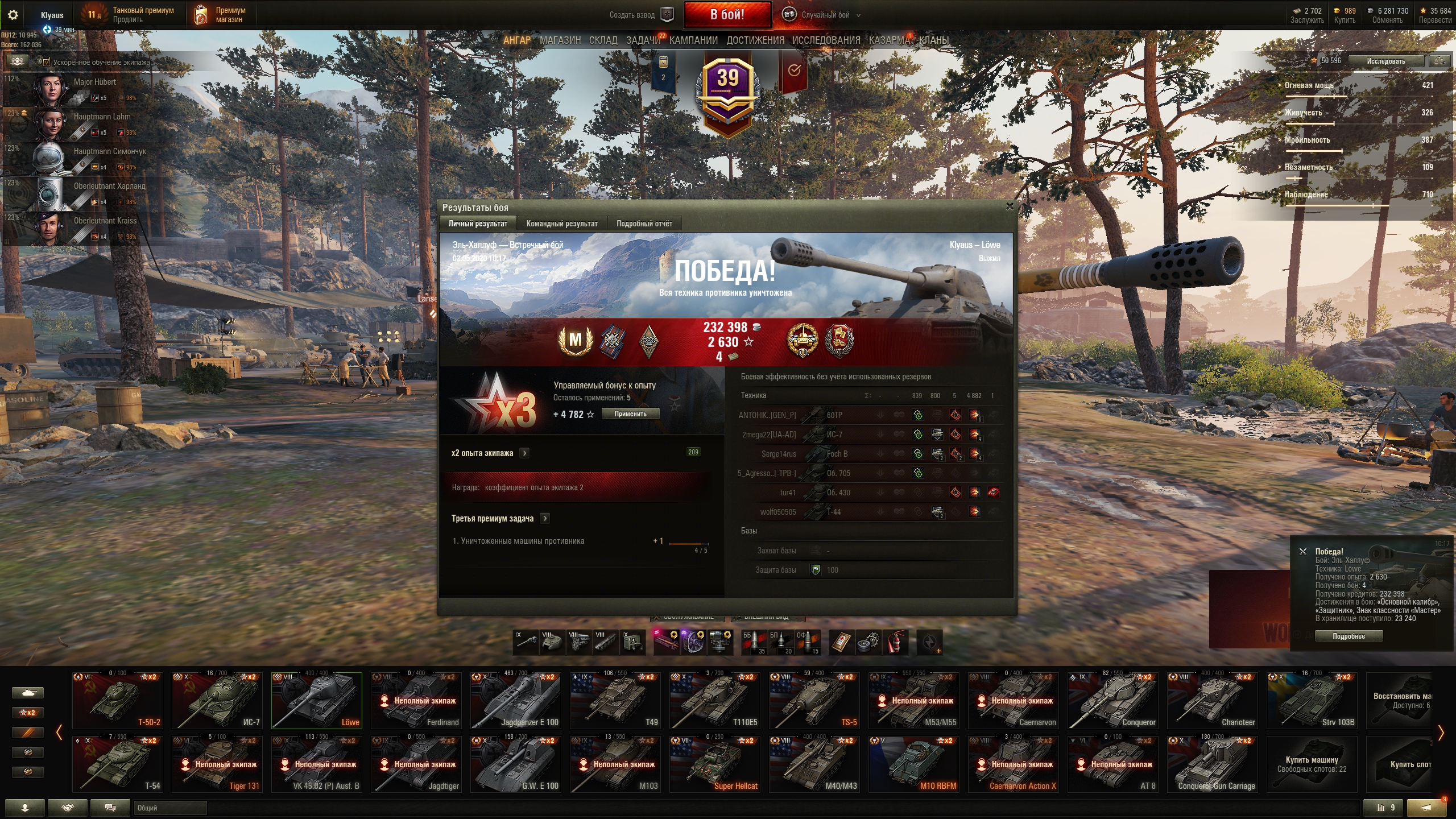Go to the ИССЛЕДОВАНИЯ section

(x=826, y=40)
